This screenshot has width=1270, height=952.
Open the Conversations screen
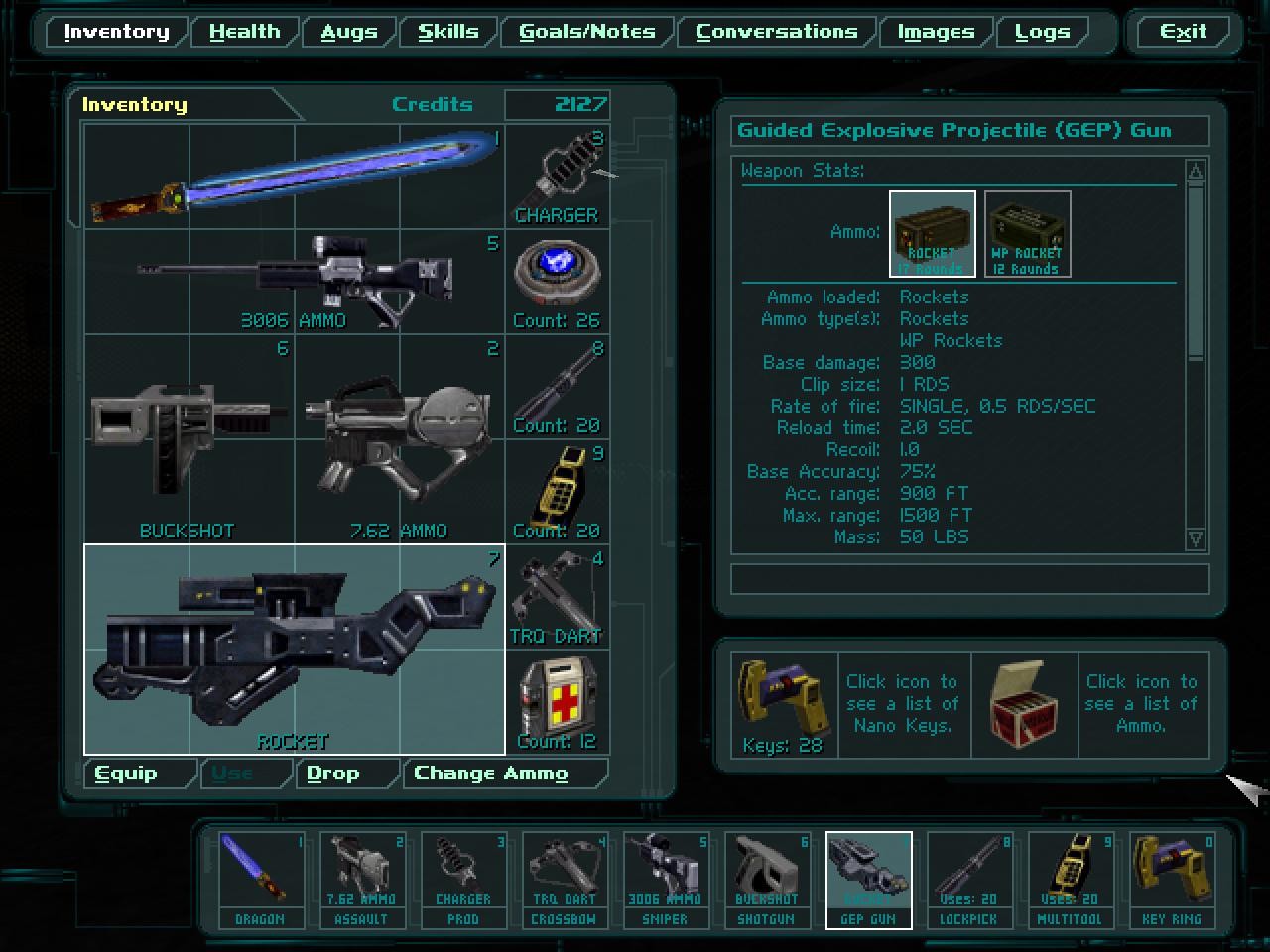click(777, 31)
